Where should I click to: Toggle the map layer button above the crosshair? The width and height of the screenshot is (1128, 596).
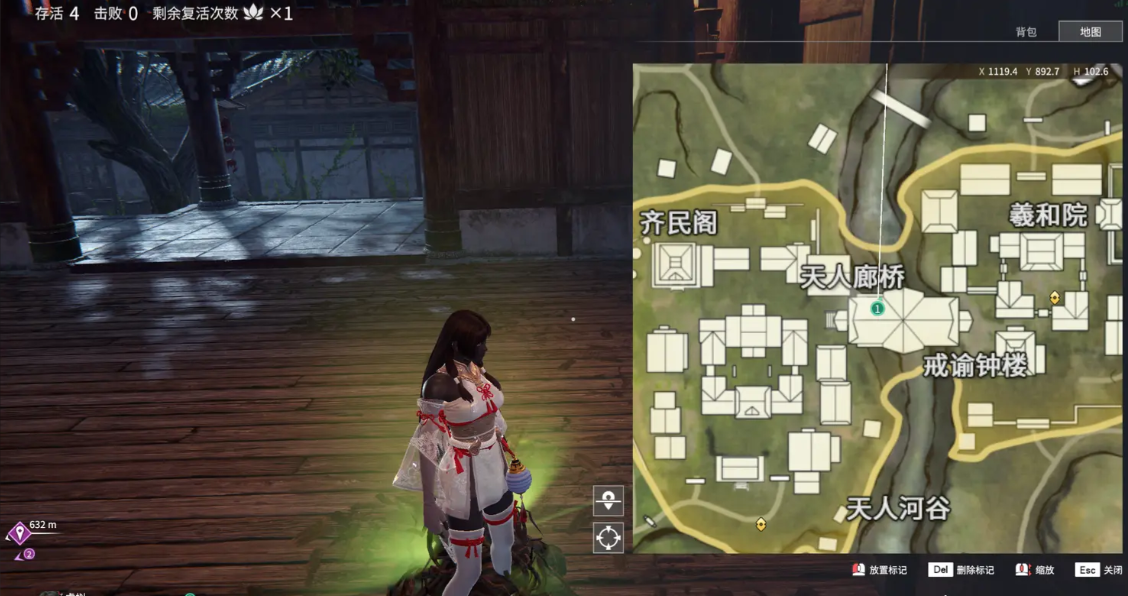[608, 500]
